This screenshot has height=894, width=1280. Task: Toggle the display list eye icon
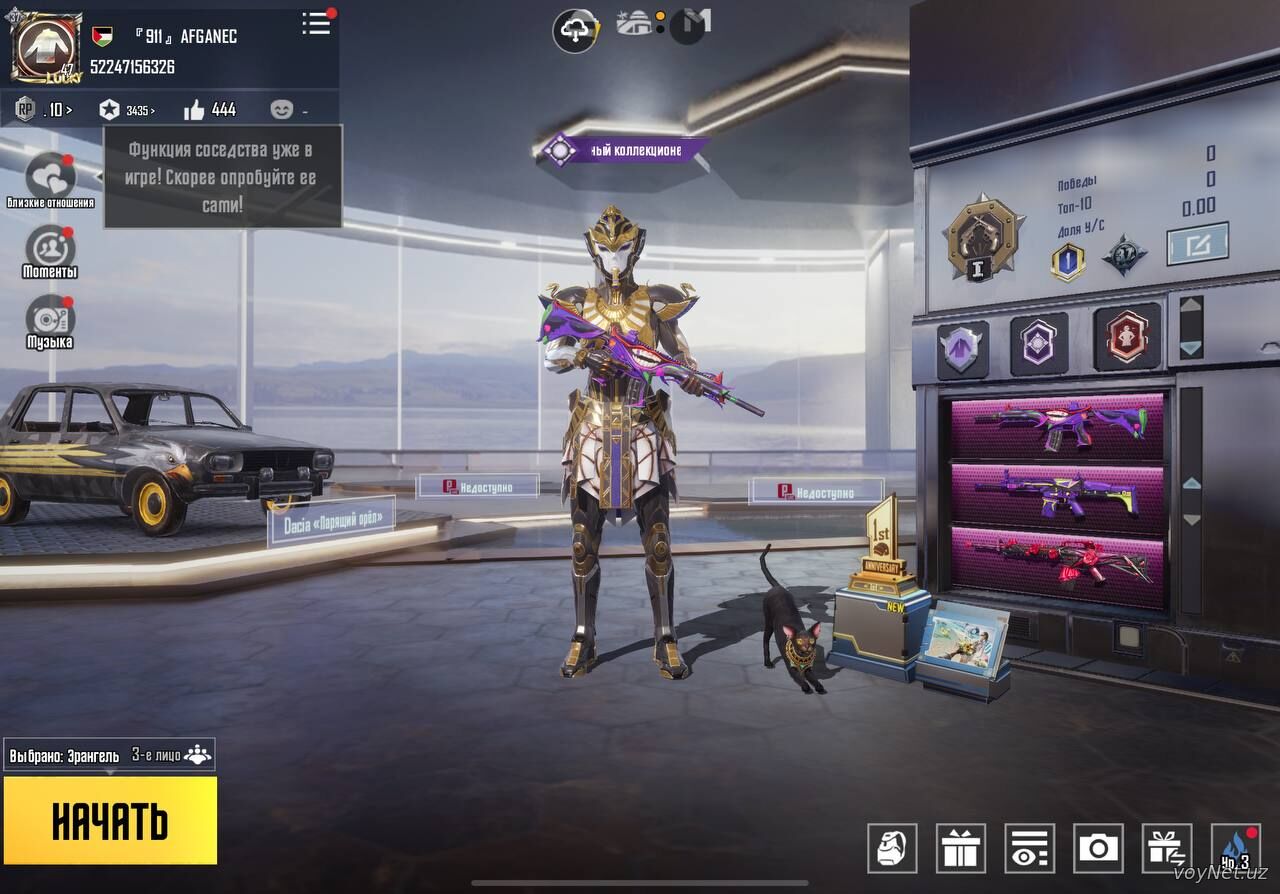click(1030, 848)
